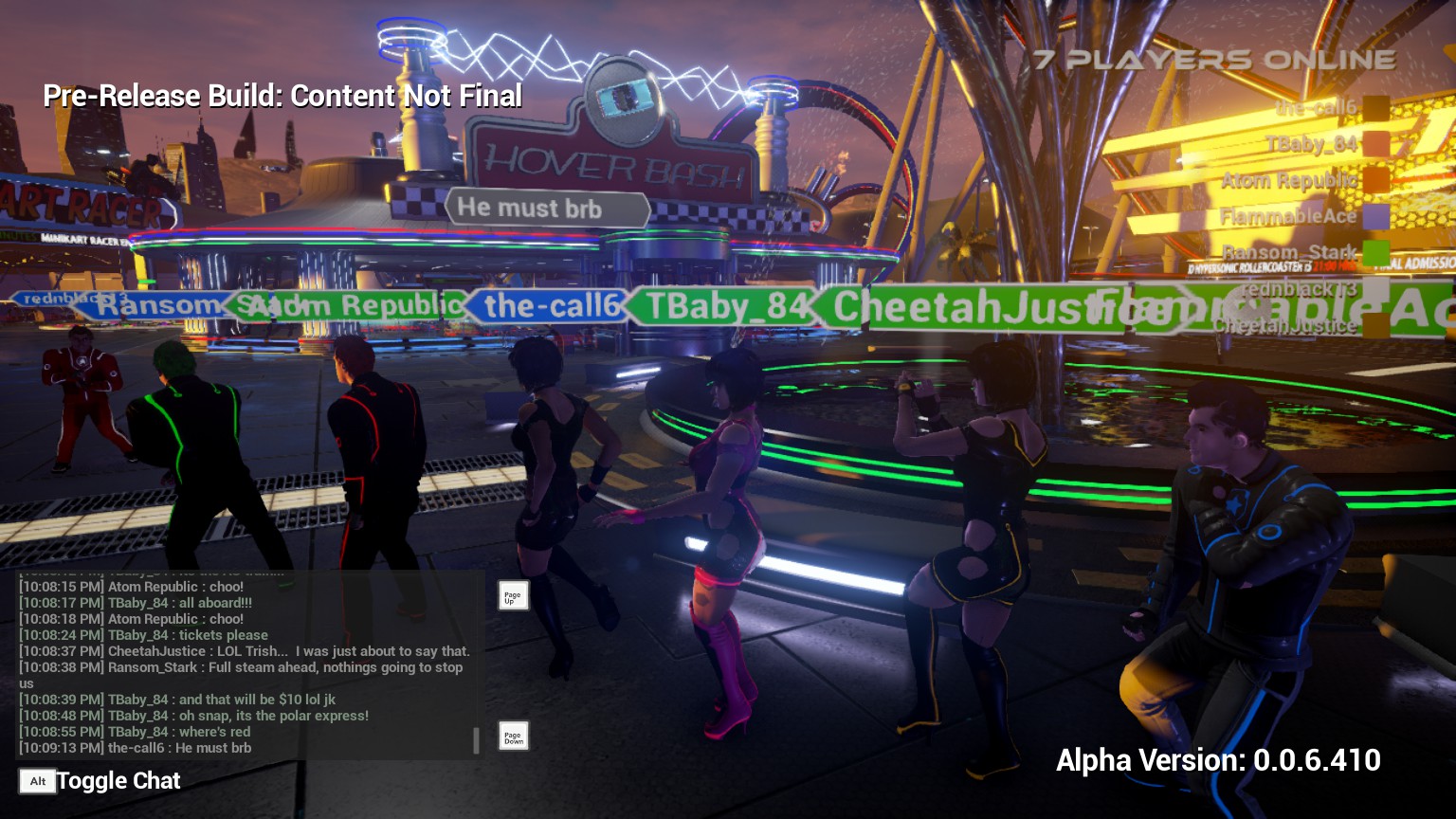1456x819 pixels.
Task: Select TBaby_84 in the players online list
Action: click(x=1311, y=144)
